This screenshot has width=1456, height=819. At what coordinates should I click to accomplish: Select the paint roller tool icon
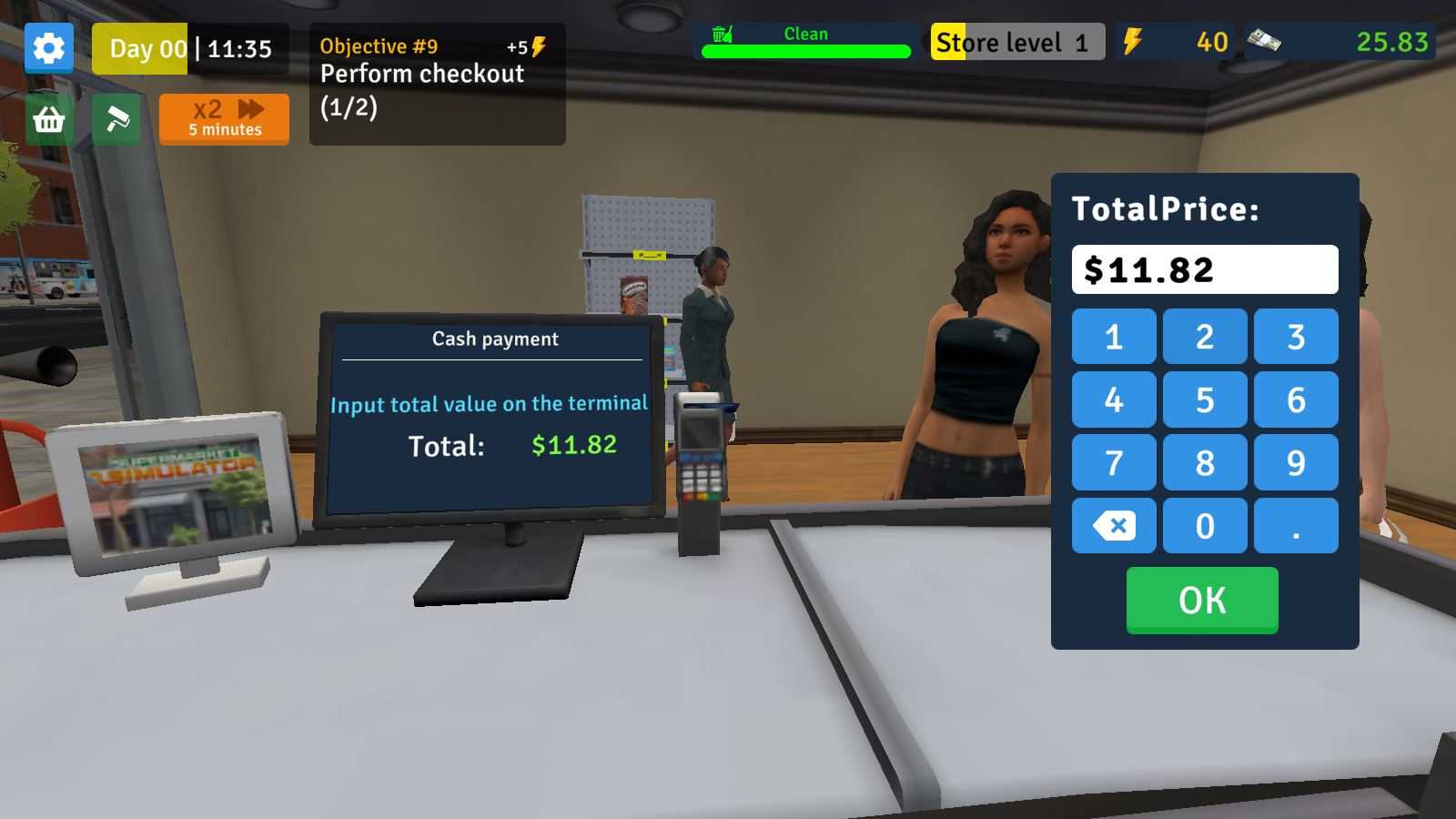(x=116, y=119)
